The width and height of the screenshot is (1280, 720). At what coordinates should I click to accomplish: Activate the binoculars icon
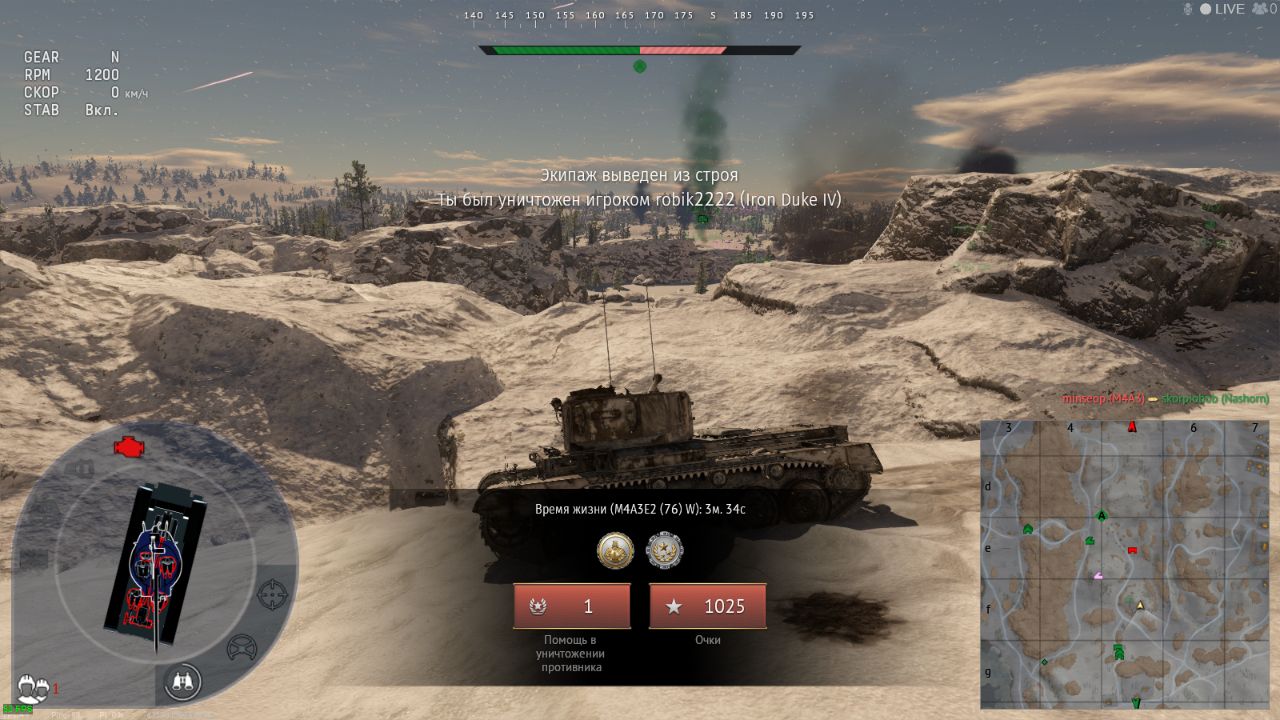[183, 682]
